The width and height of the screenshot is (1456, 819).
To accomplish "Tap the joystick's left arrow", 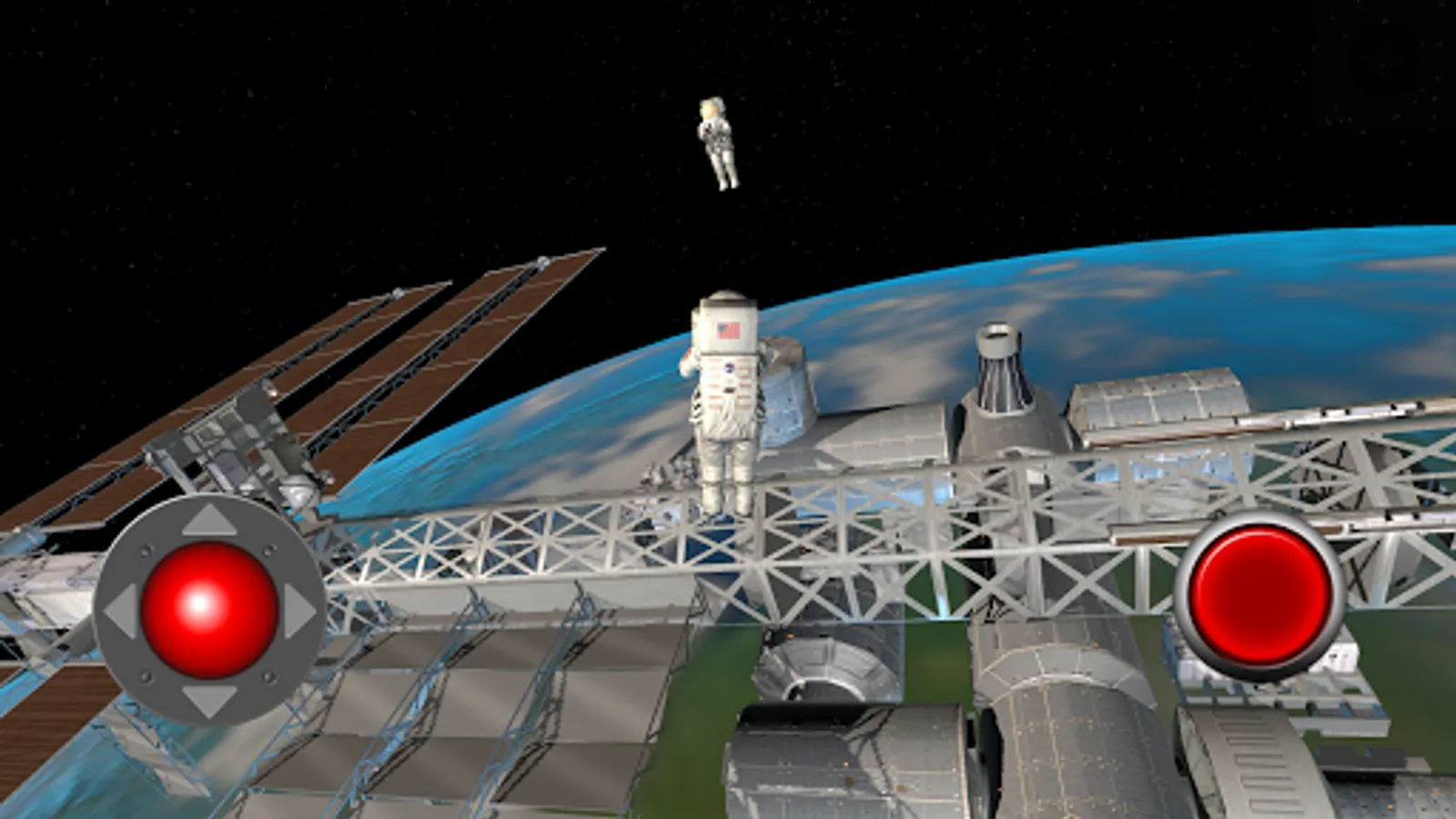I will pyautogui.click(x=121, y=611).
